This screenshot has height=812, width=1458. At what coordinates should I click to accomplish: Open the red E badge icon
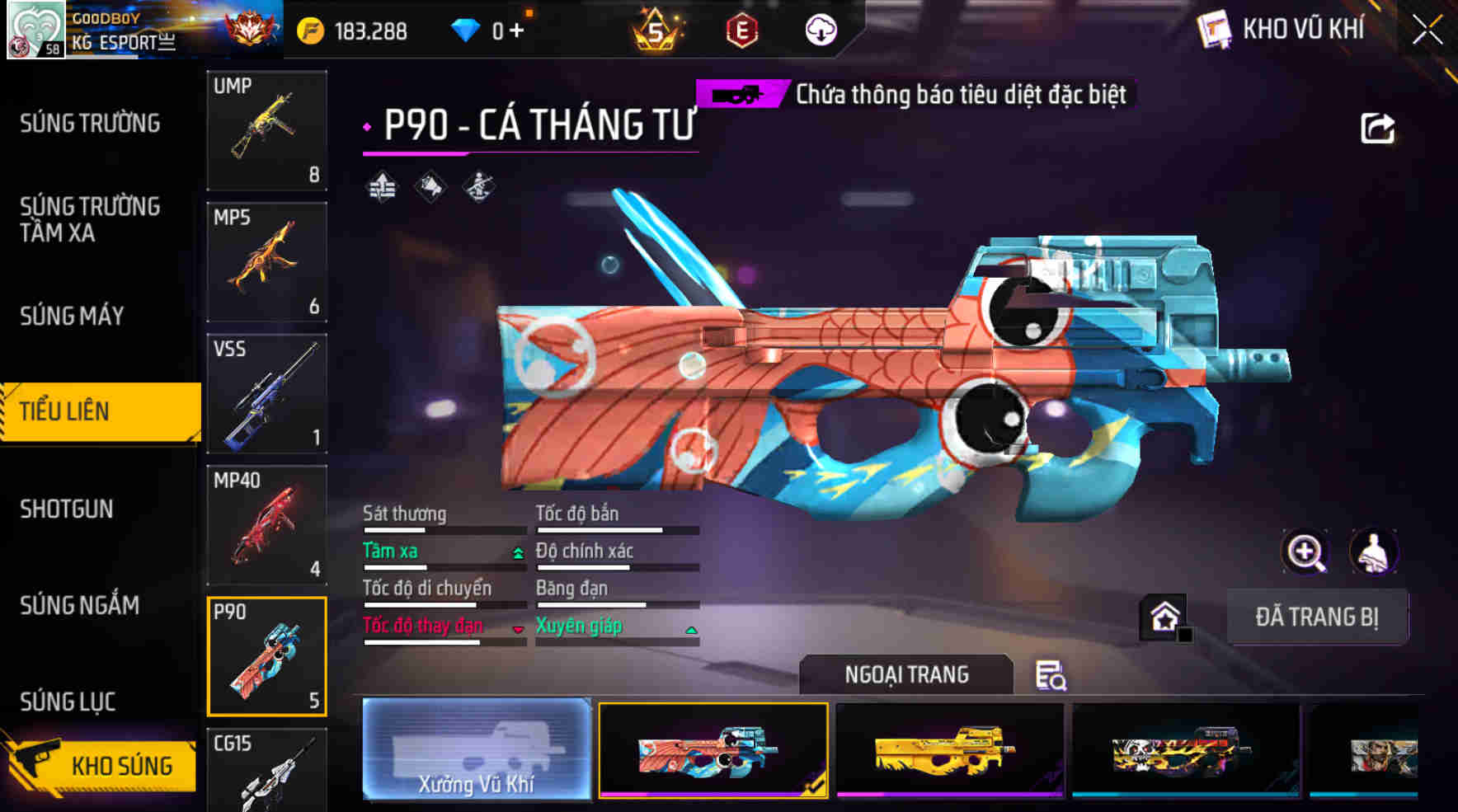point(741,31)
